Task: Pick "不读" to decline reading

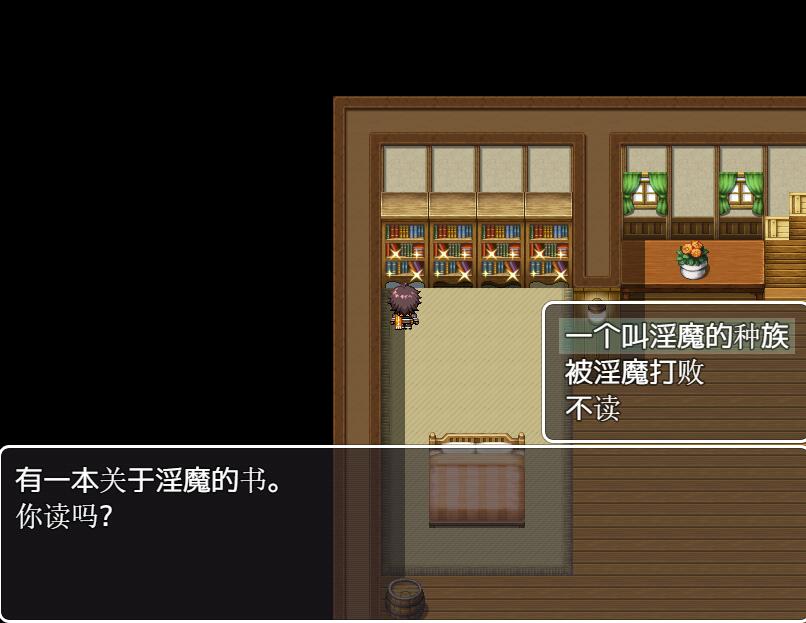Action: click(592, 409)
